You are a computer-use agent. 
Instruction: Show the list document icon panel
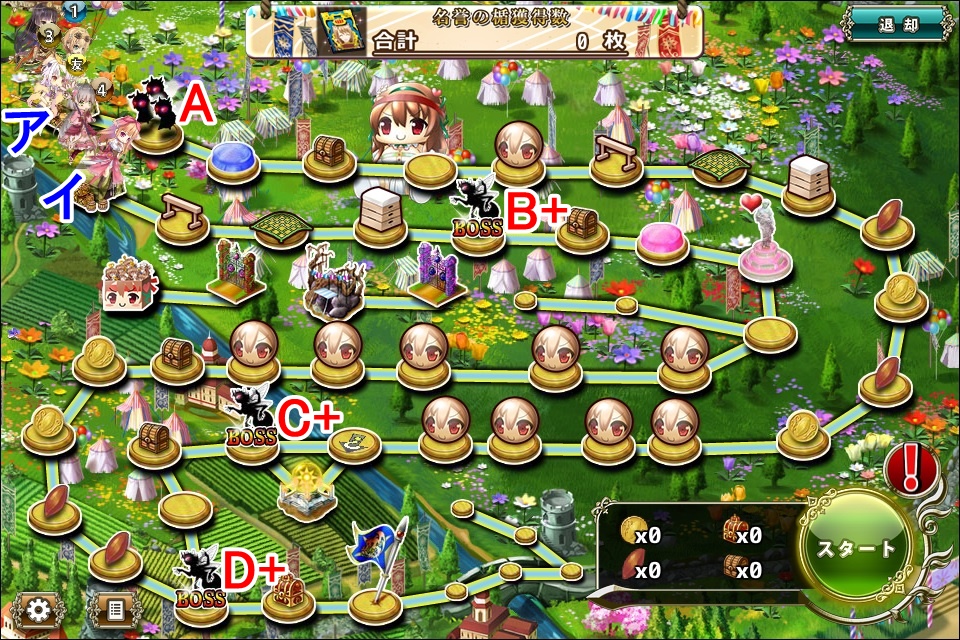tap(113, 609)
